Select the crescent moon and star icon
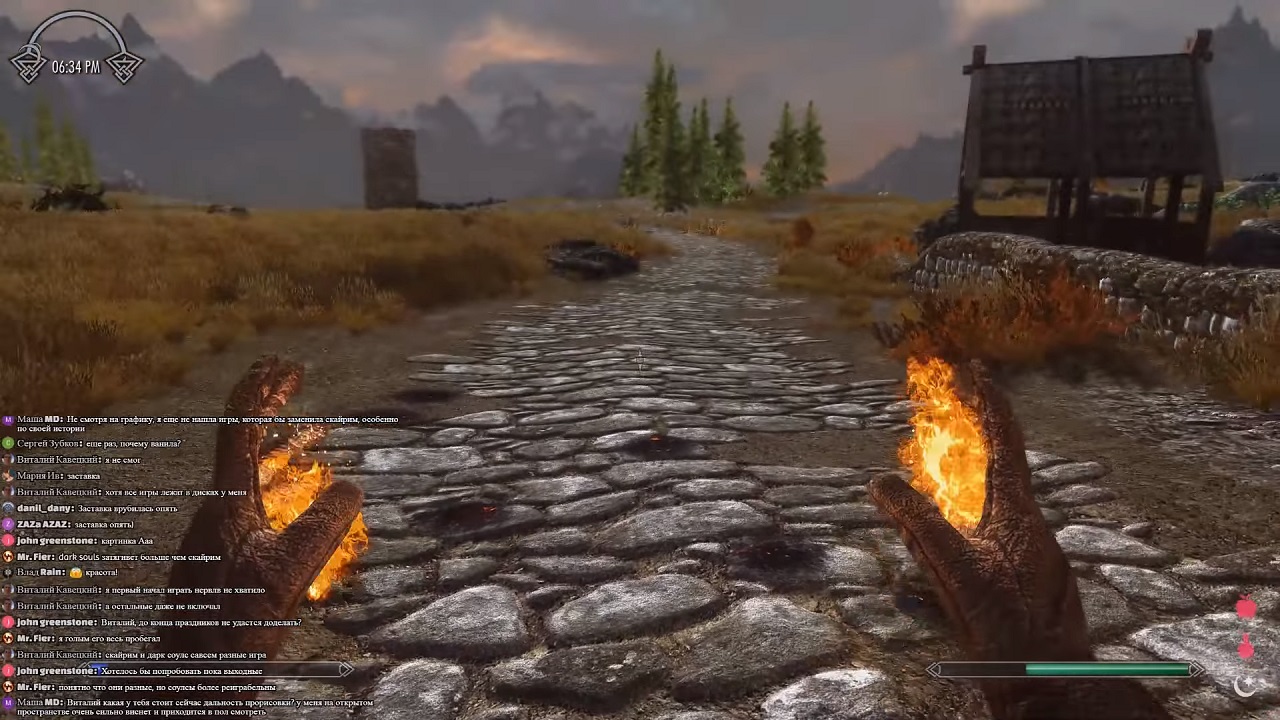 [x=1246, y=686]
